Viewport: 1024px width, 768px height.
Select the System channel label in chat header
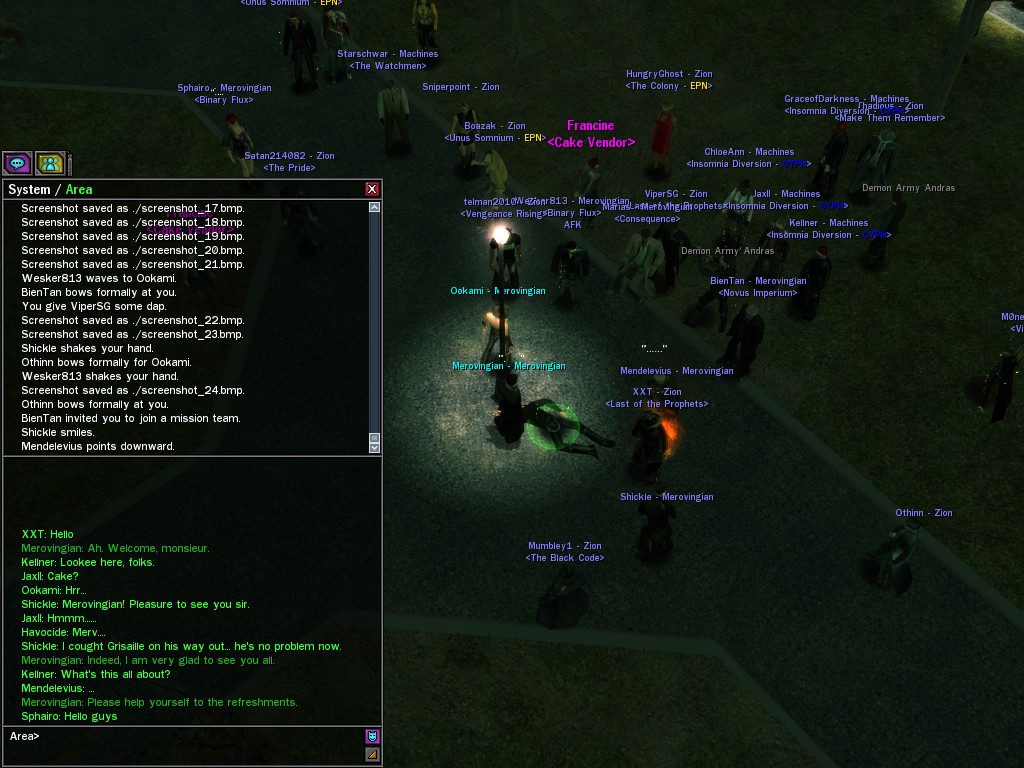point(29,190)
